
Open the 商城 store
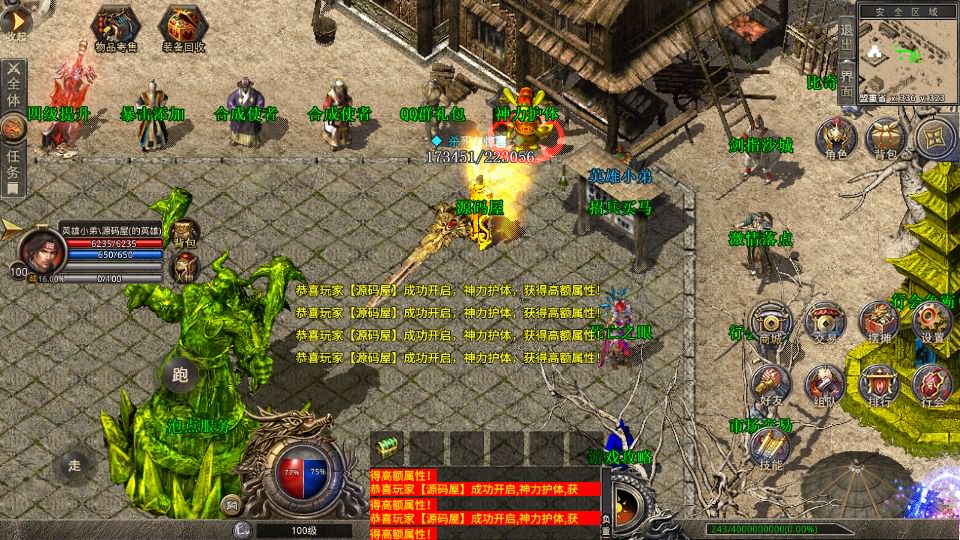click(x=770, y=322)
